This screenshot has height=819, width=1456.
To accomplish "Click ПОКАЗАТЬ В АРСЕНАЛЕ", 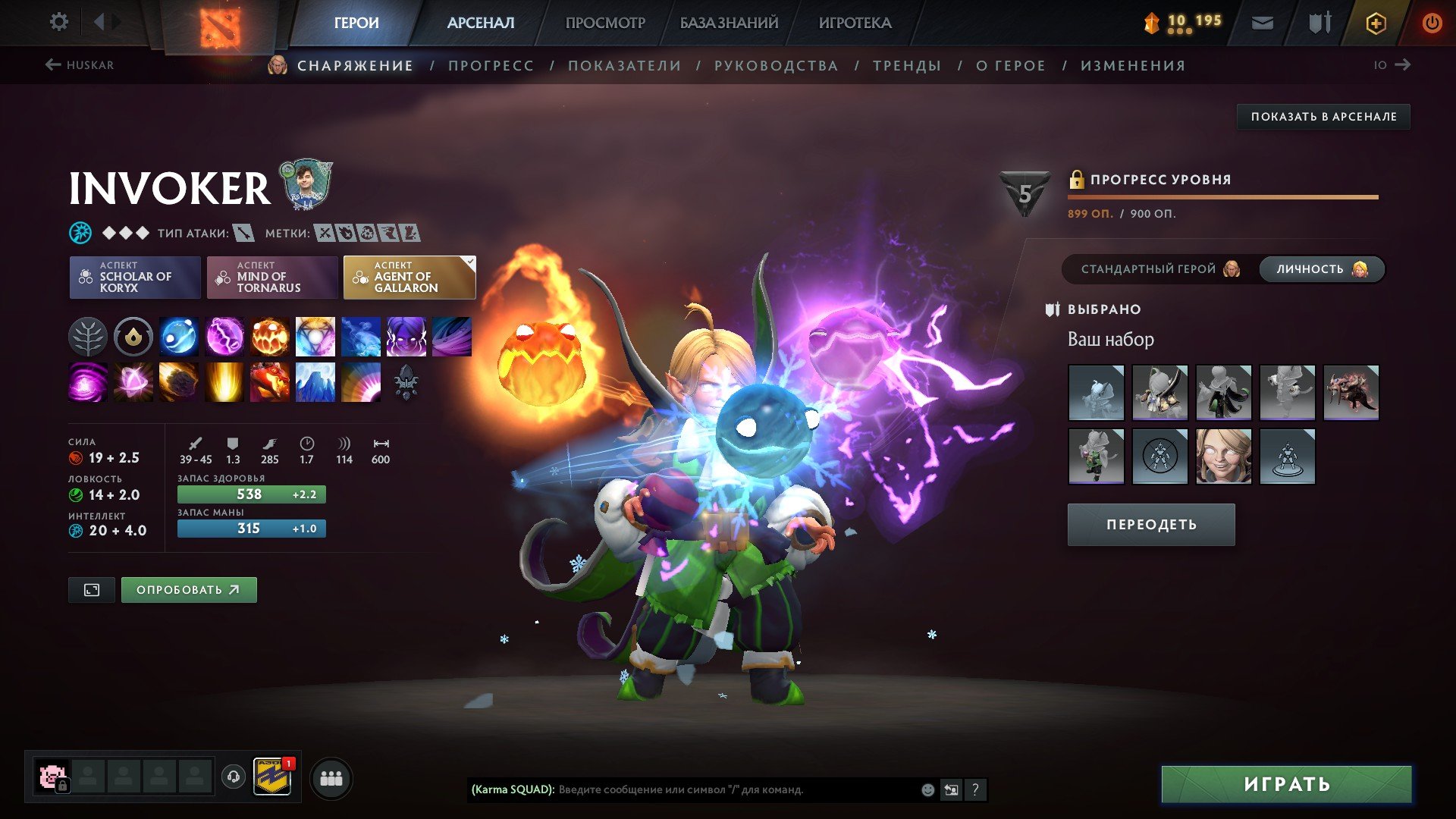I will pyautogui.click(x=1324, y=117).
